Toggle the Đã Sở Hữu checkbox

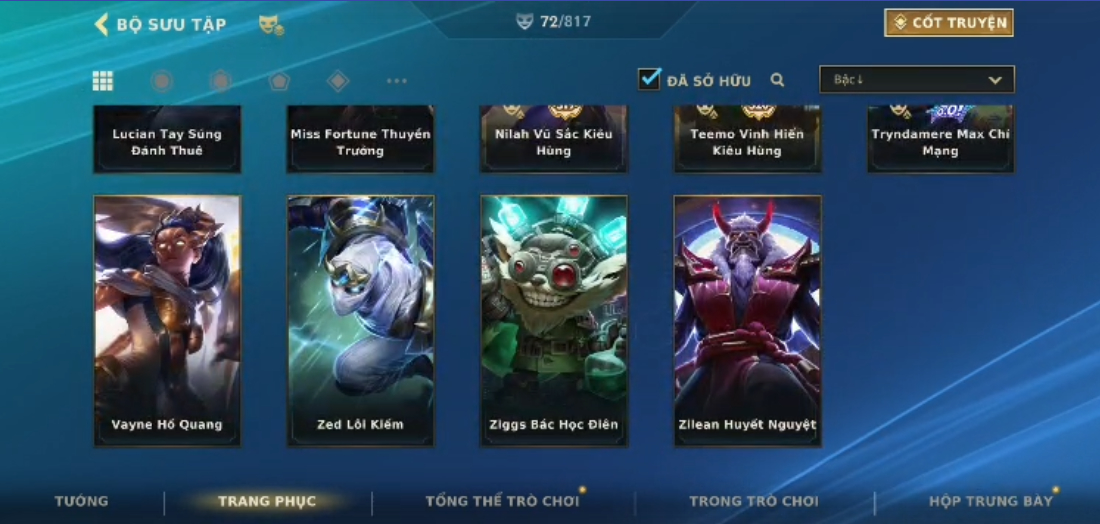click(650, 79)
